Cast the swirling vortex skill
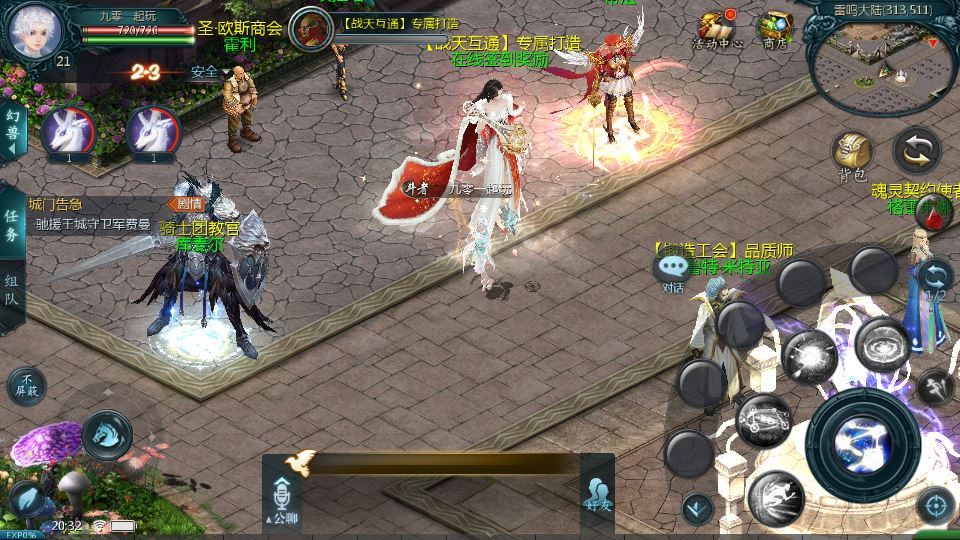Screen dimensions: 960x540 (881, 345)
